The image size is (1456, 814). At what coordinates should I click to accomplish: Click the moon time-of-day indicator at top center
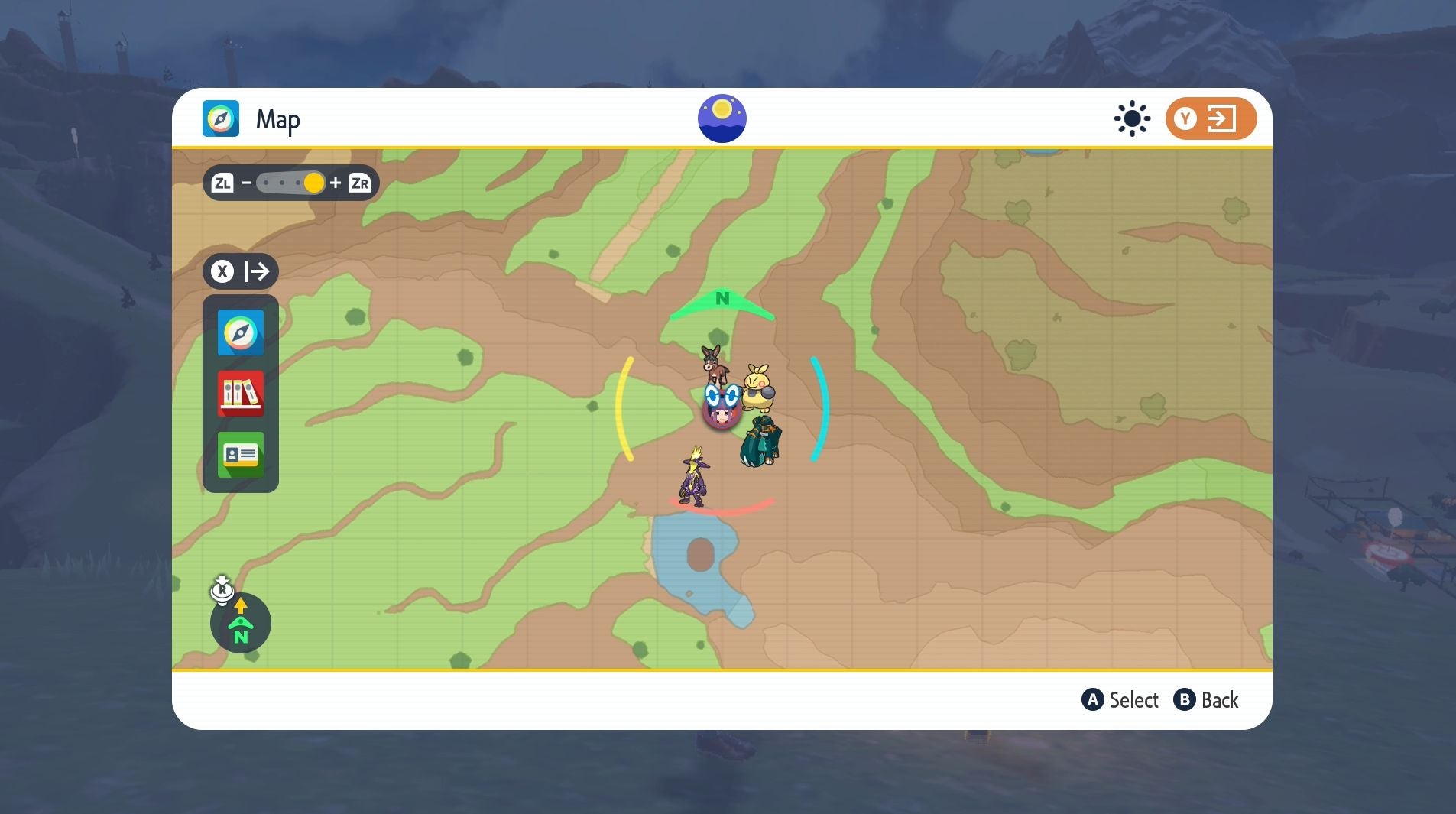coord(722,117)
